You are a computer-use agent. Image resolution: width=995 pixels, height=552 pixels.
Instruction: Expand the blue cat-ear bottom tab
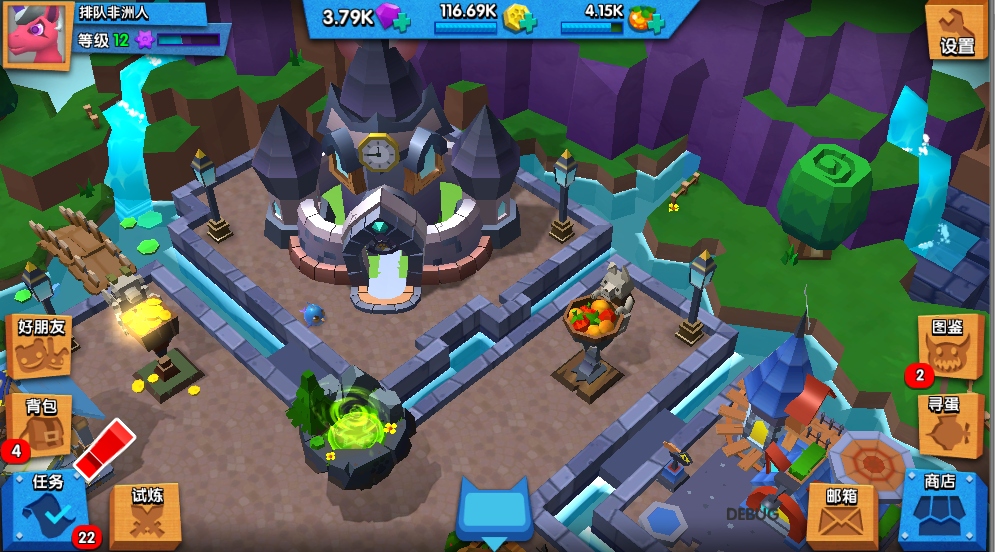click(x=494, y=510)
